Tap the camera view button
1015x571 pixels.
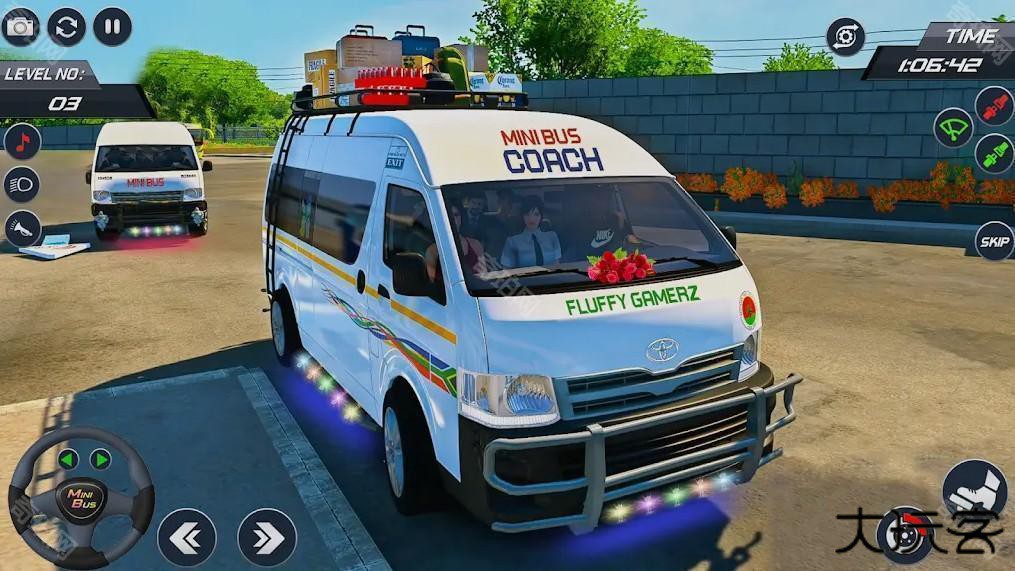coord(20,26)
